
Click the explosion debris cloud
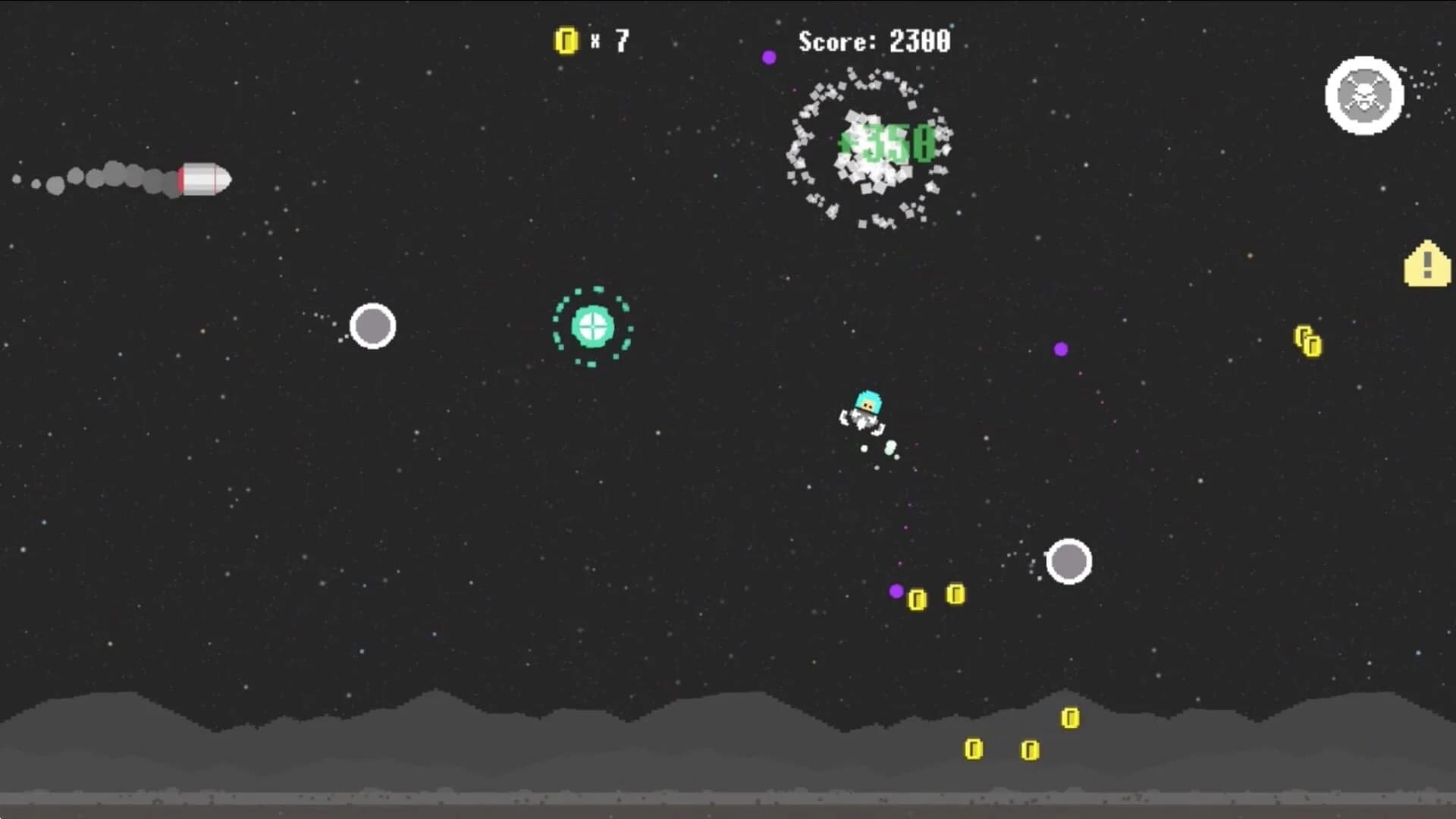tap(871, 149)
